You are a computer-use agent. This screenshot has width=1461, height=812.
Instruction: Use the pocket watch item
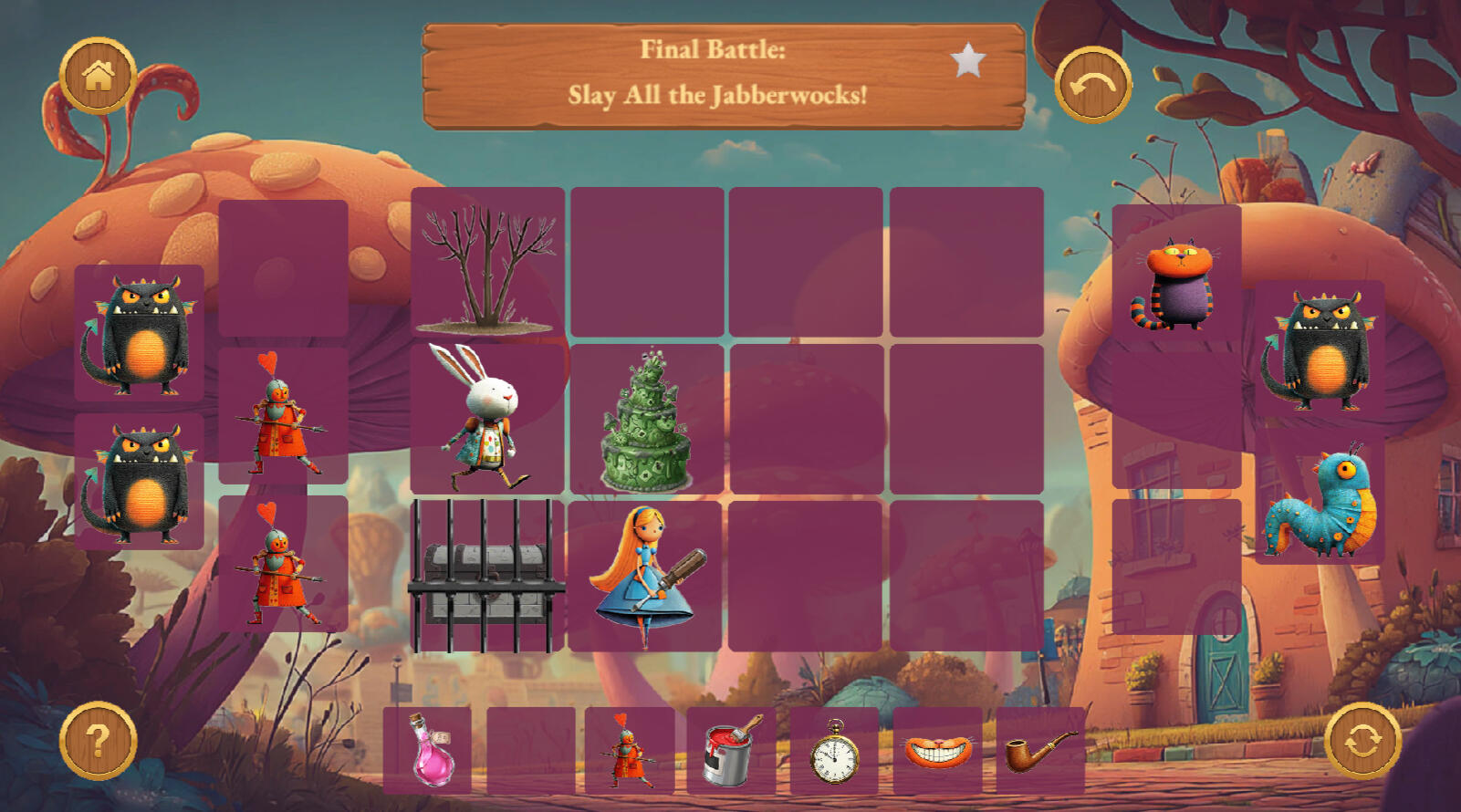click(834, 750)
